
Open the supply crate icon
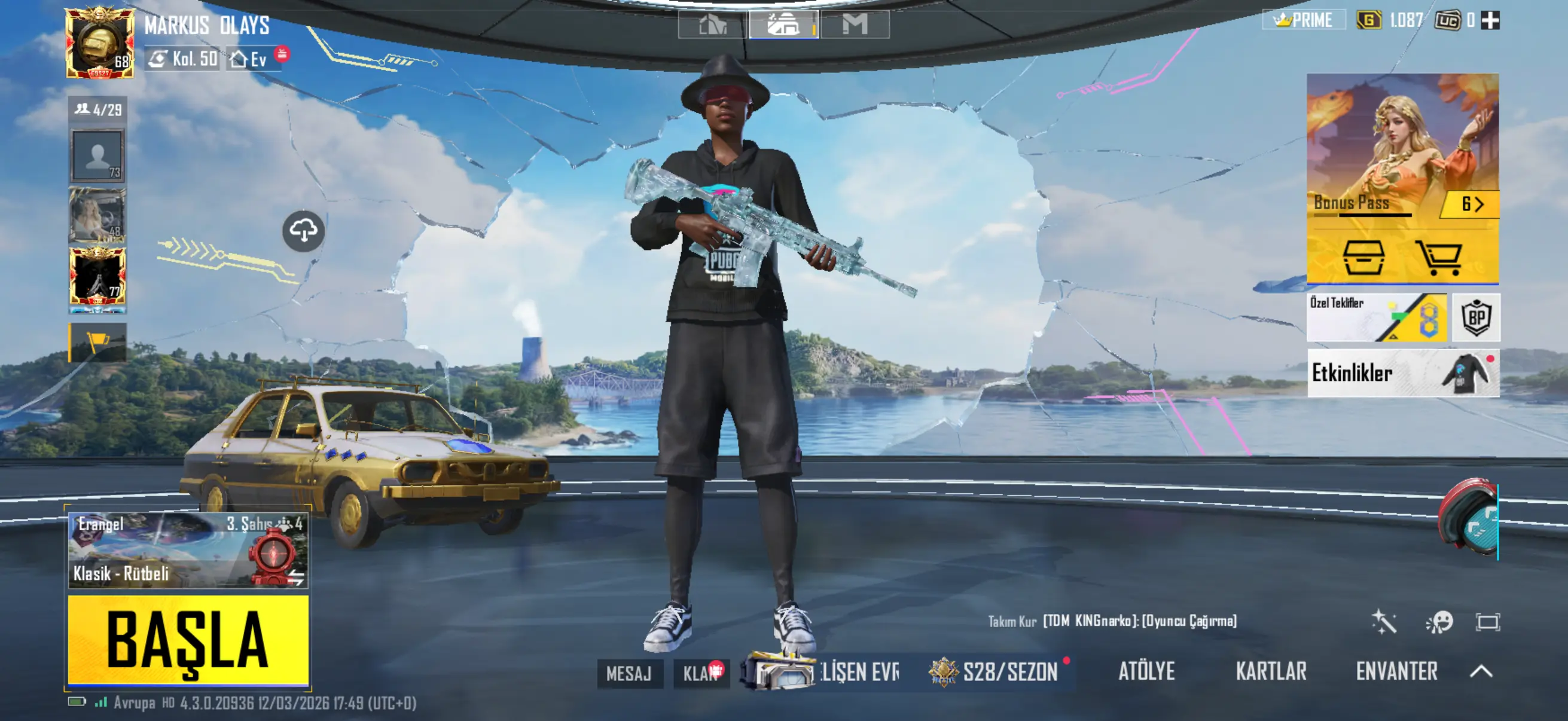1363,257
